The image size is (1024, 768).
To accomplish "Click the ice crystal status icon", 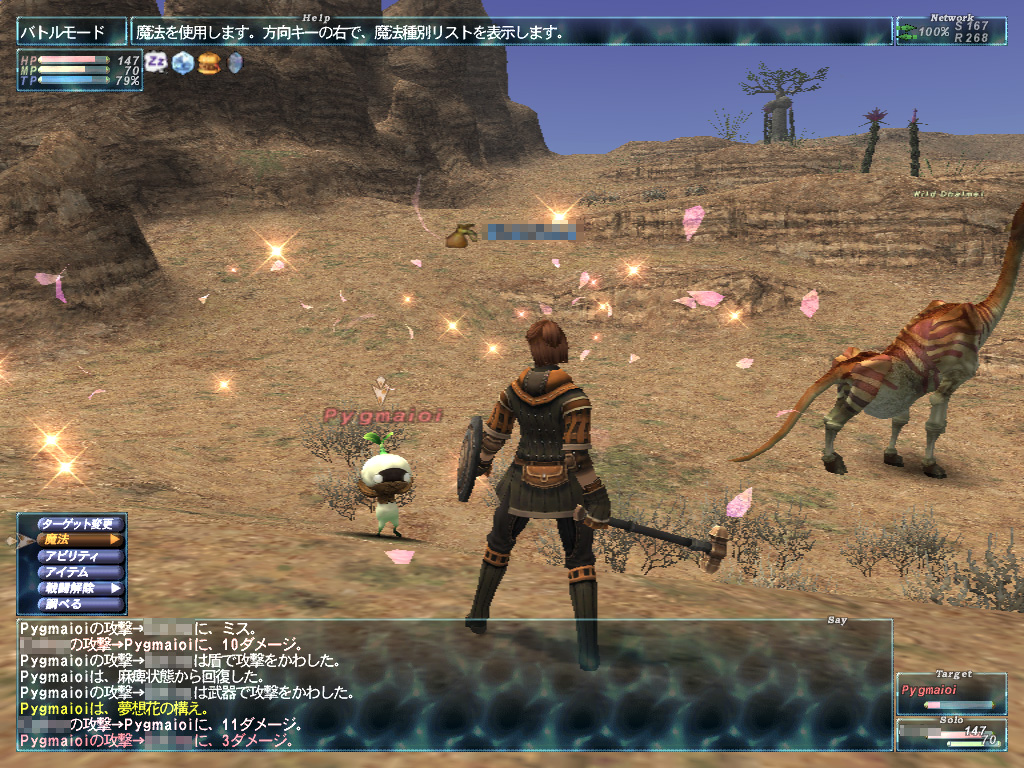I will coord(182,63).
